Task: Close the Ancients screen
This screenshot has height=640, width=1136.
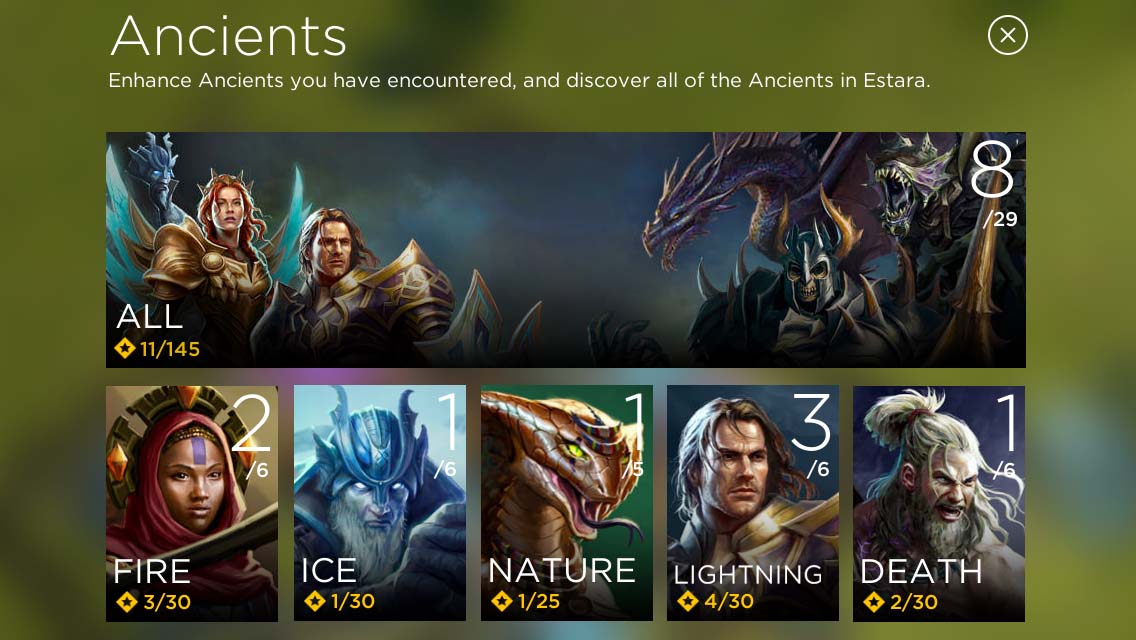Action: pyautogui.click(x=1007, y=36)
